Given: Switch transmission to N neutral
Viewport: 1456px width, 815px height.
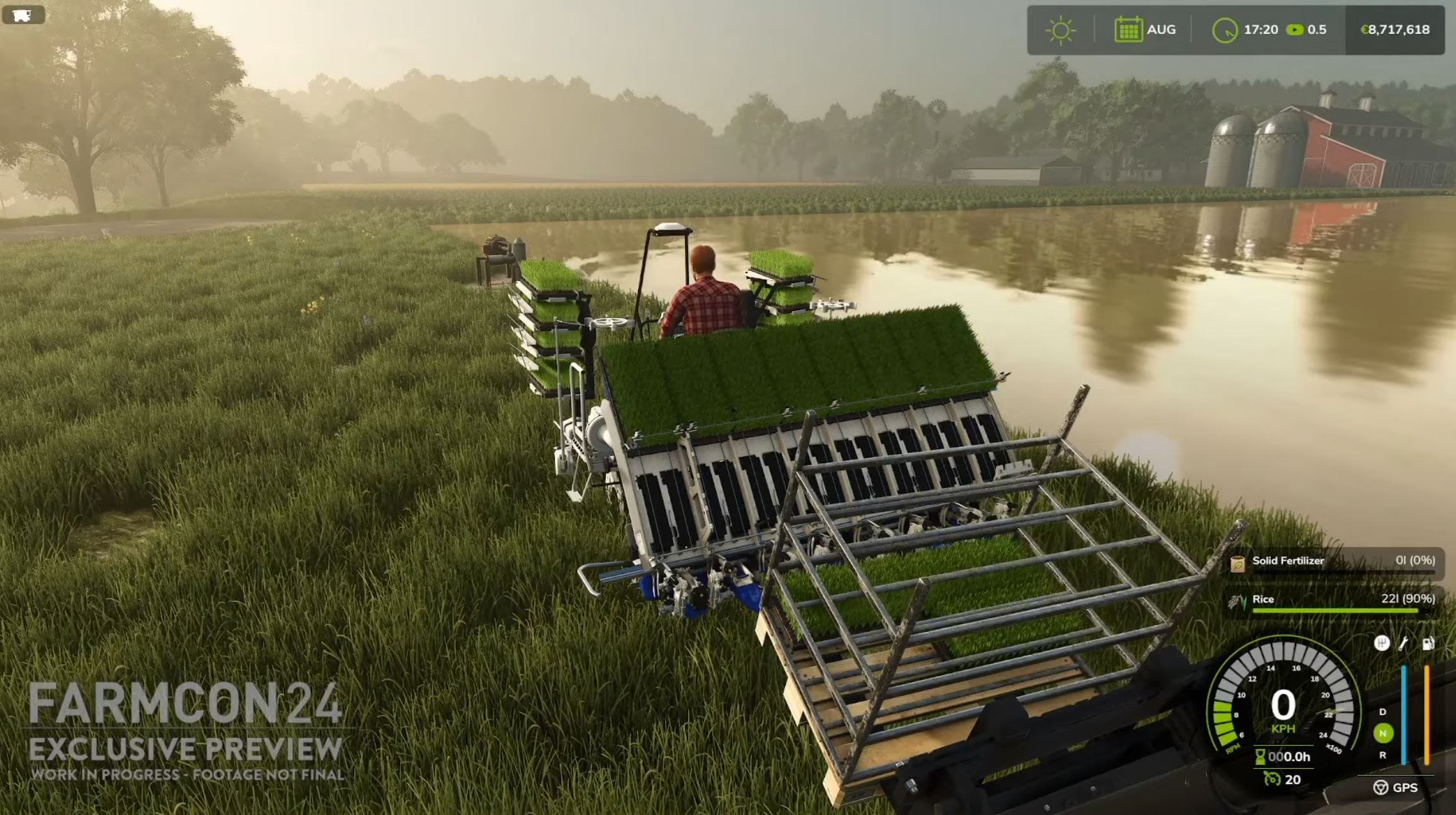Looking at the screenshot, I should pos(1383,732).
